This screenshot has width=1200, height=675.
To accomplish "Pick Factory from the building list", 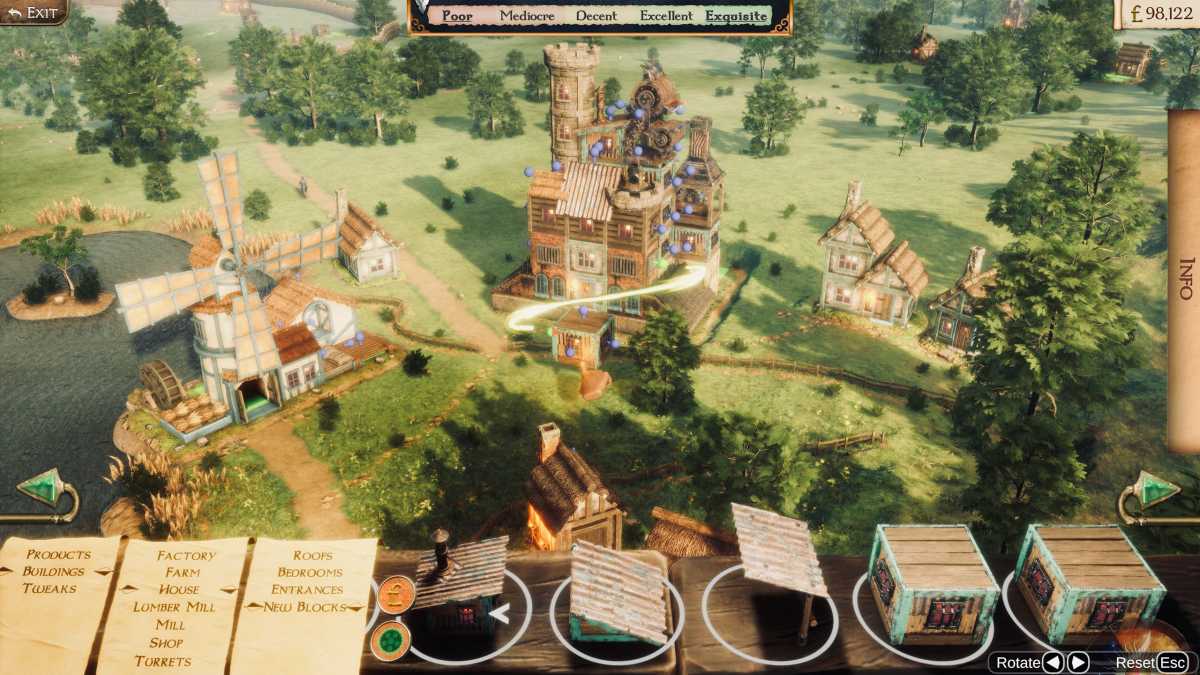I will click(x=186, y=556).
